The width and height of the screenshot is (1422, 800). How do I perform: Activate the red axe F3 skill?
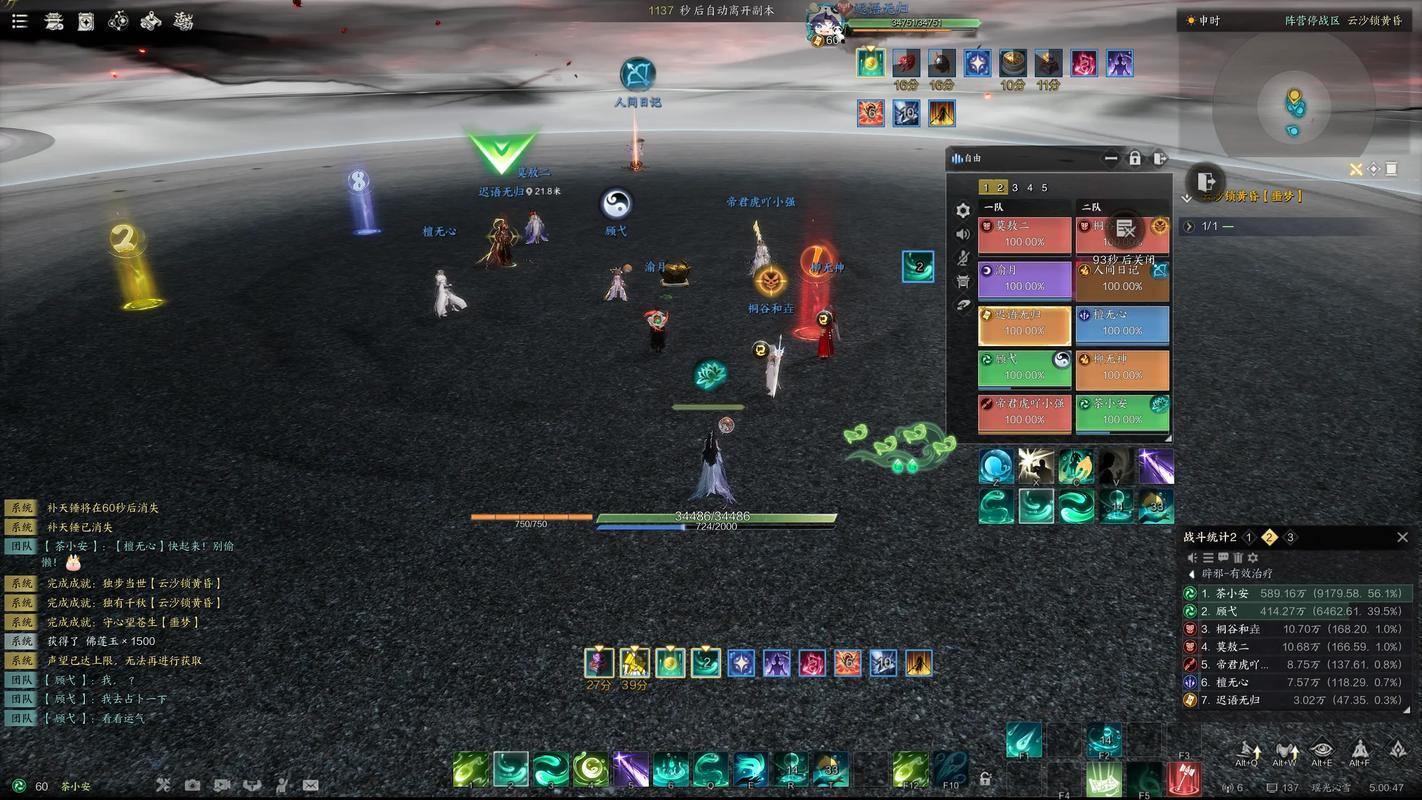pos(1184,777)
